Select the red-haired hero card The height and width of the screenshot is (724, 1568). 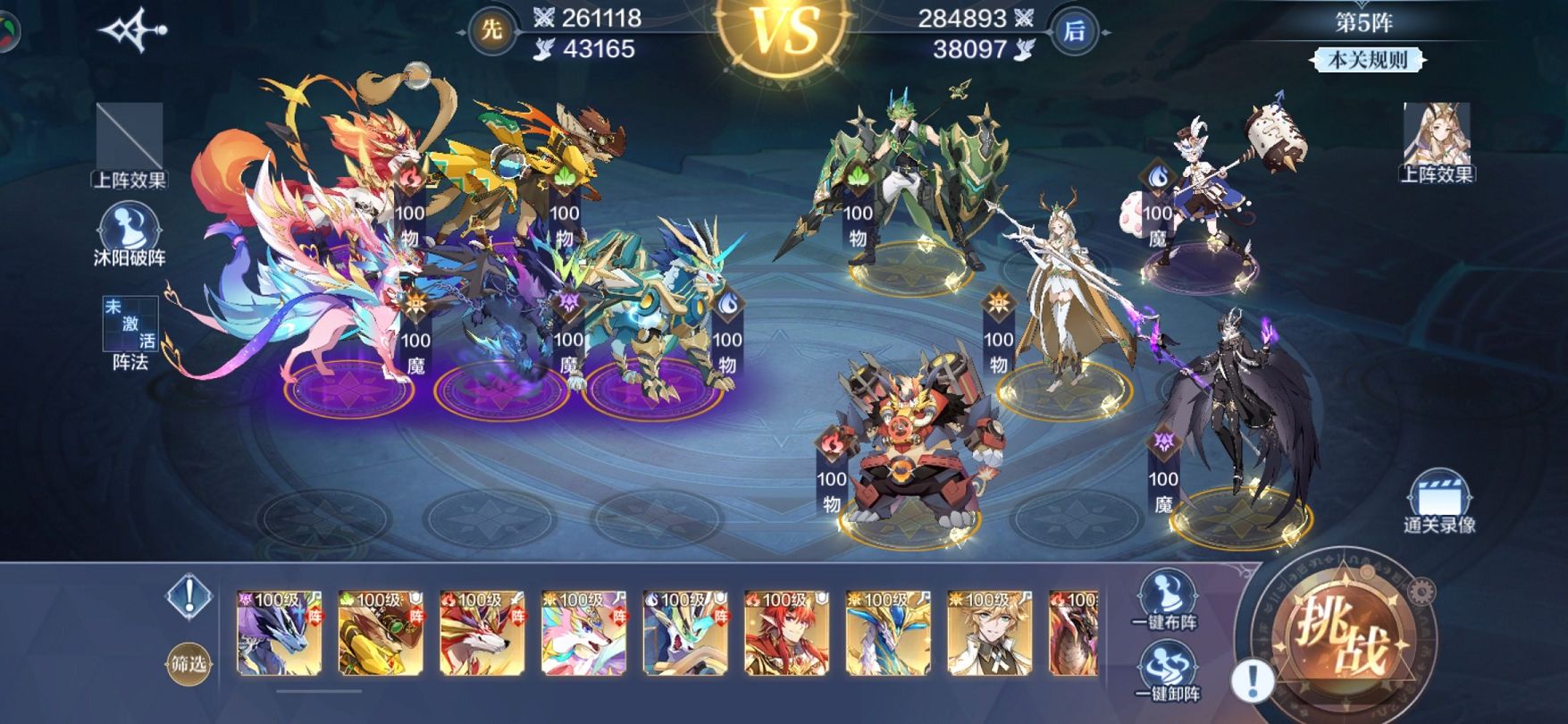pyautogui.click(x=787, y=632)
